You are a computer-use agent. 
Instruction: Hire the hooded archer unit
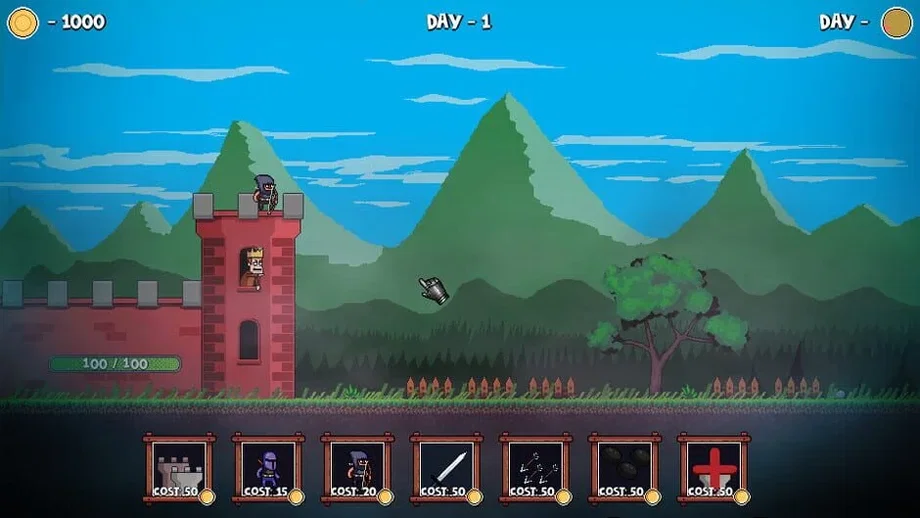(357, 468)
